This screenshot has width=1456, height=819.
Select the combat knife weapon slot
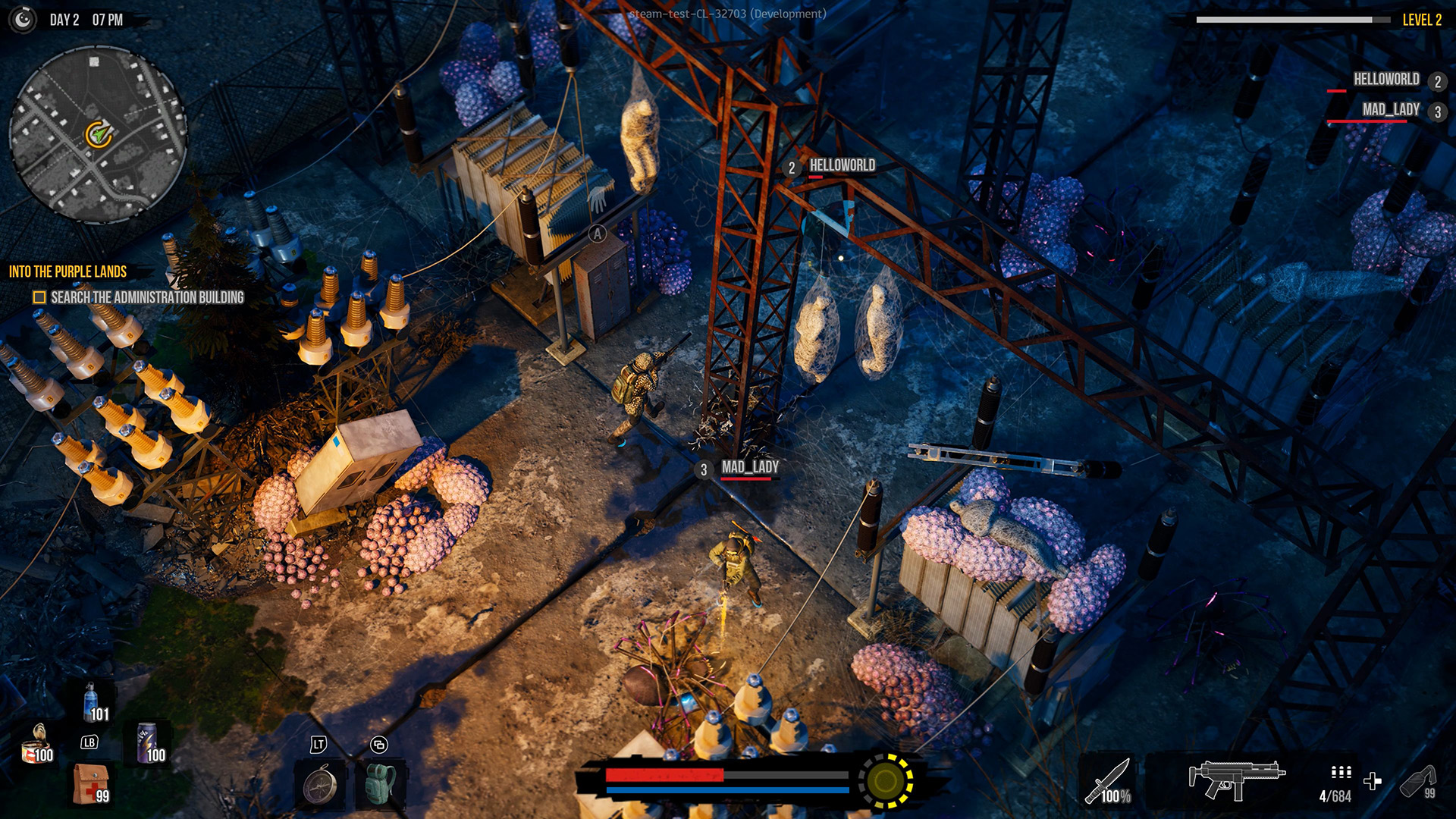[1109, 781]
